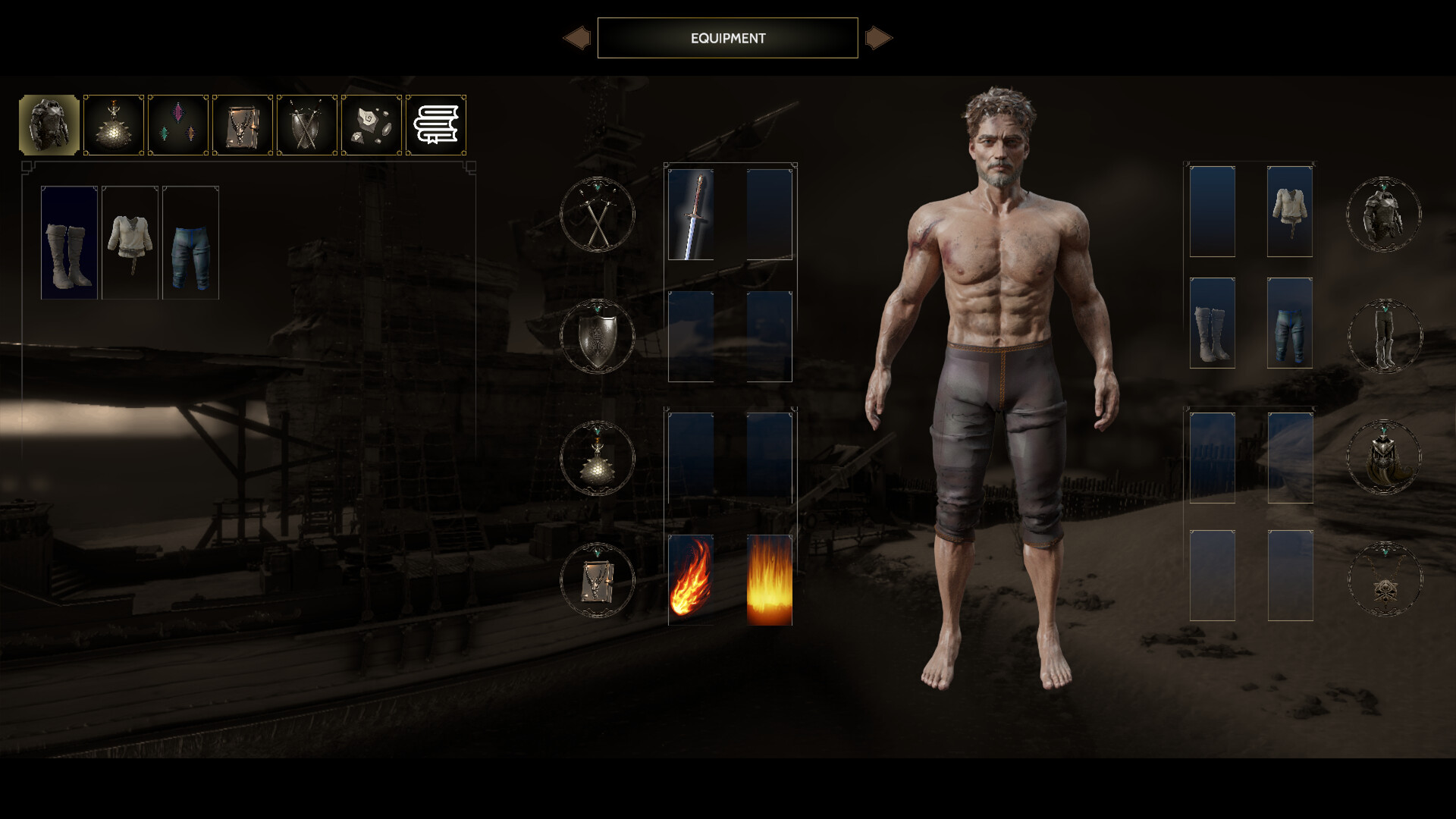Select the round spellbook group icon
1456x819 pixels.
[x=598, y=581]
